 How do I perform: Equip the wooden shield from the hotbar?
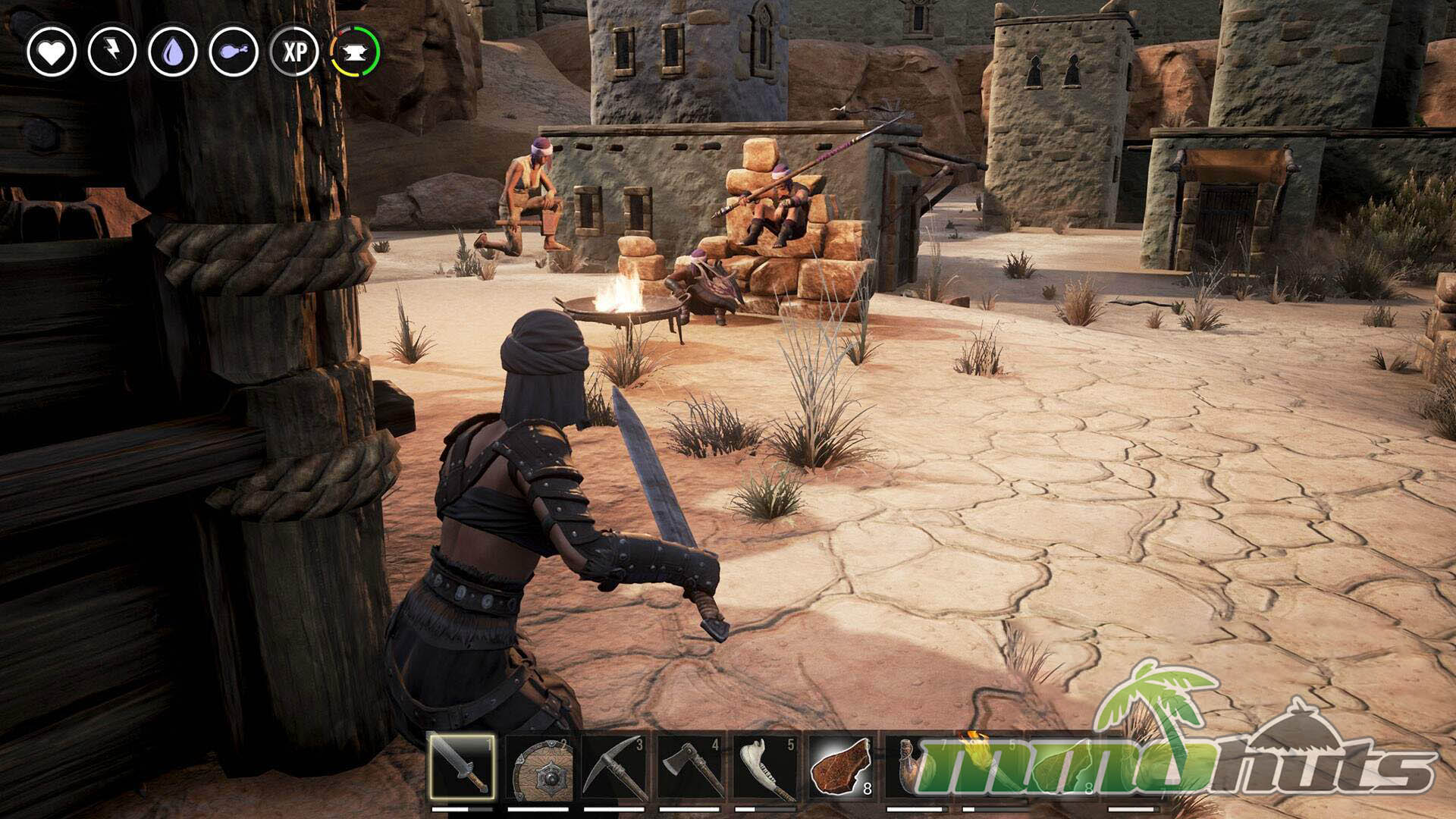(538, 767)
